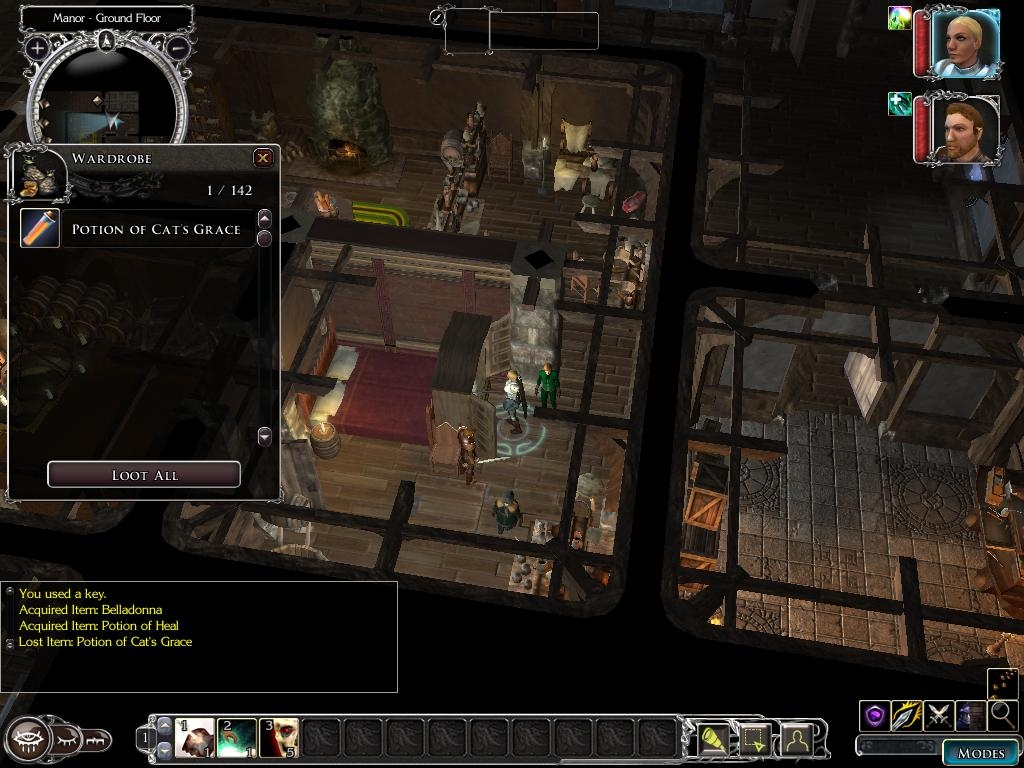
Task: Switch hotbar page with the up arrow
Action: pos(165,725)
